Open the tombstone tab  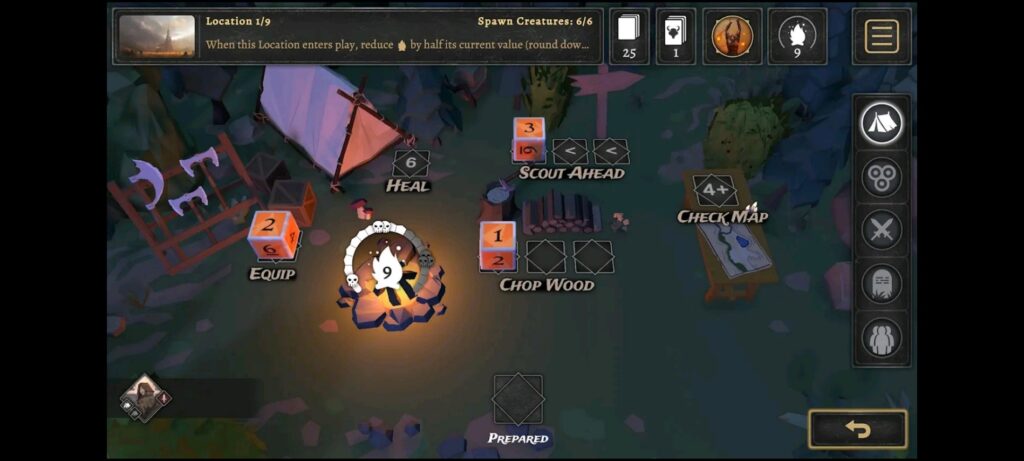(881, 284)
